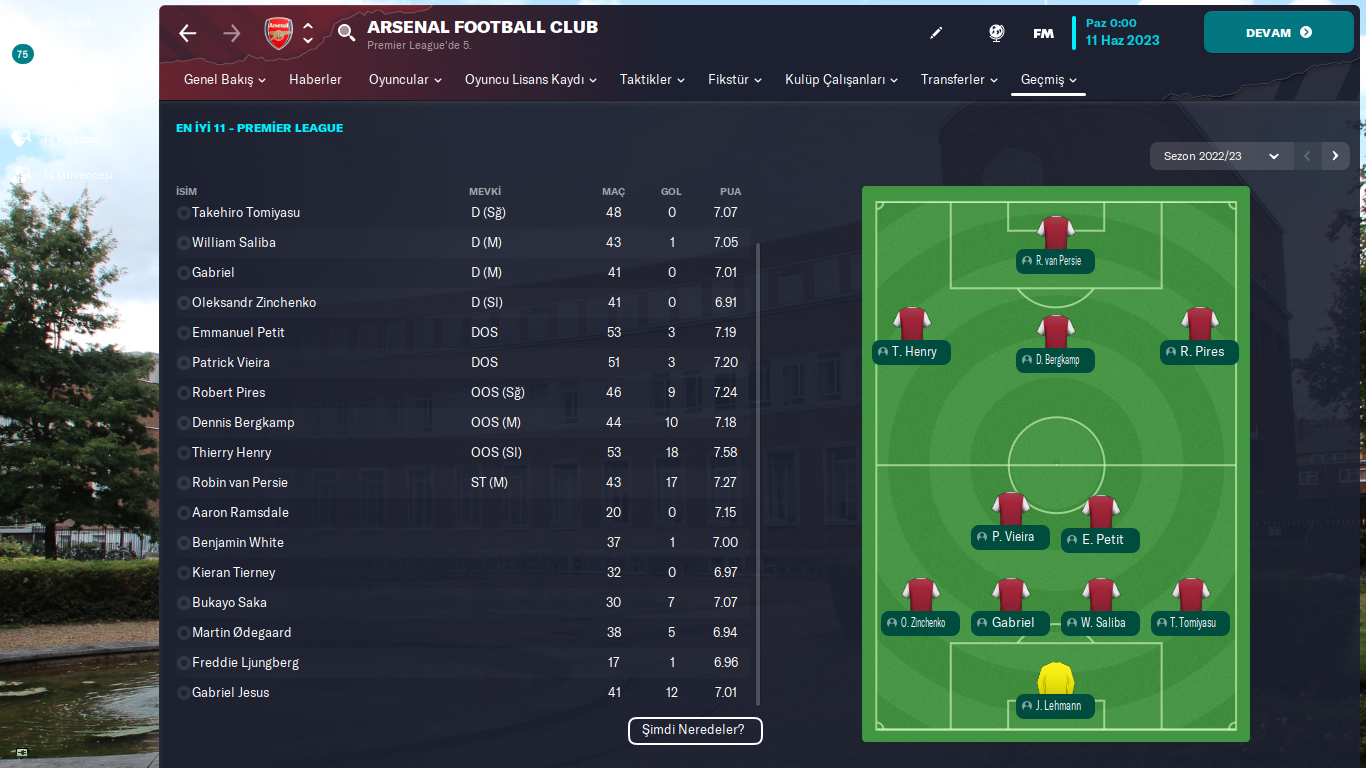The image size is (1366, 768).
Task: Open the Transferler menu
Action: (959, 80)
